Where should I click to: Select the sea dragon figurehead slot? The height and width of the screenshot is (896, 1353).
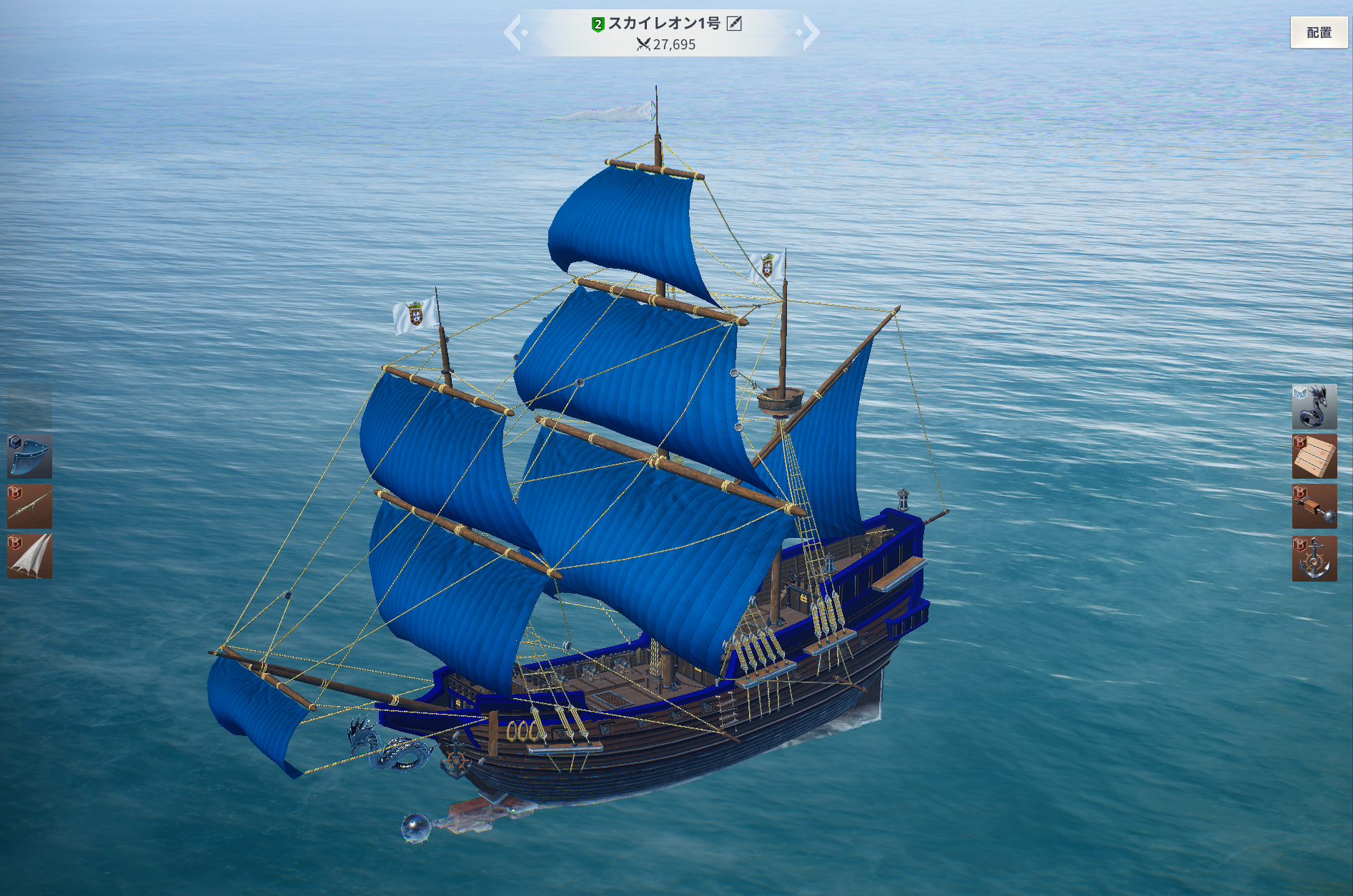pos(1314,407)
